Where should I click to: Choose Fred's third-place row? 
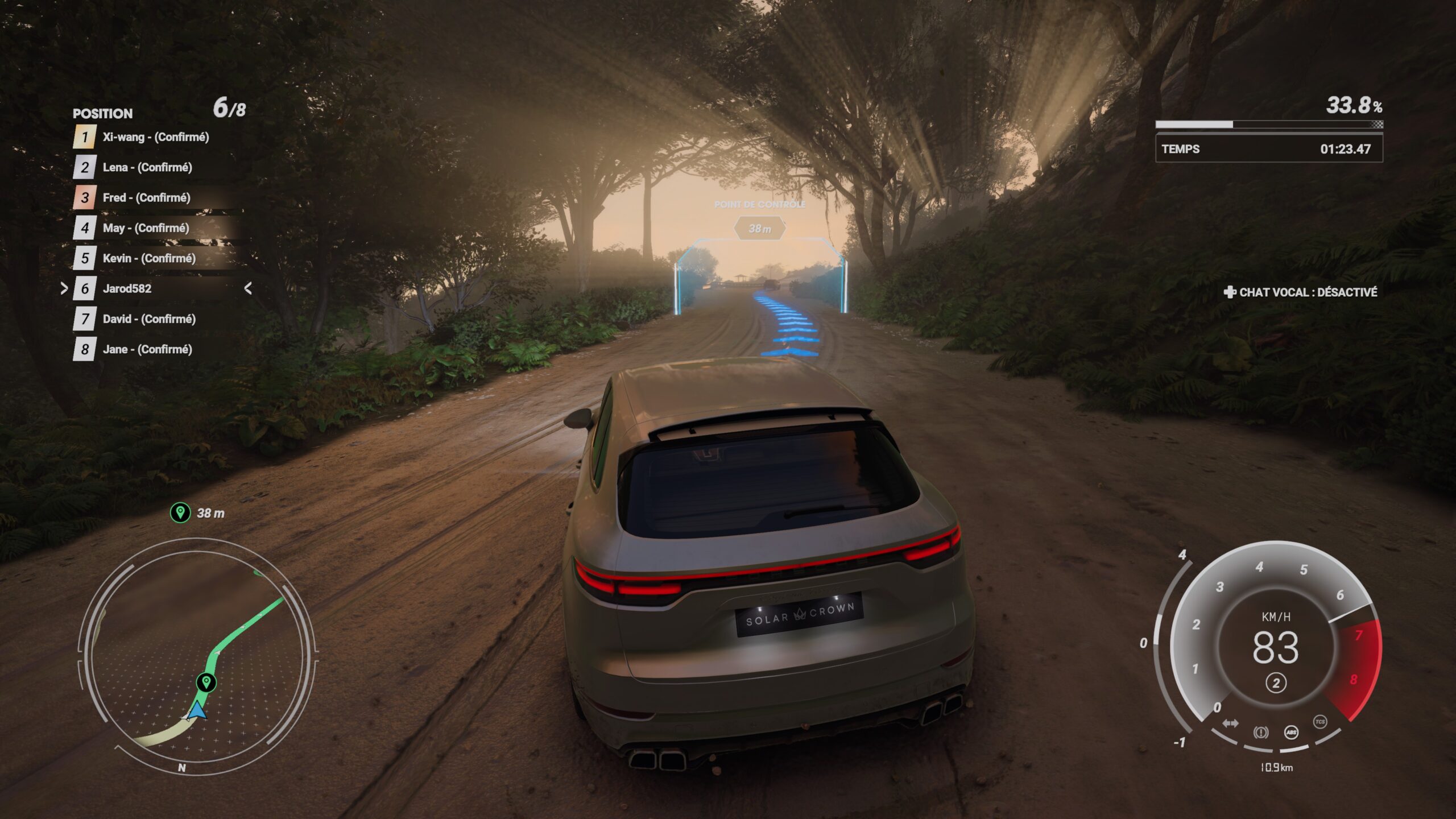[x=146, y=197]
